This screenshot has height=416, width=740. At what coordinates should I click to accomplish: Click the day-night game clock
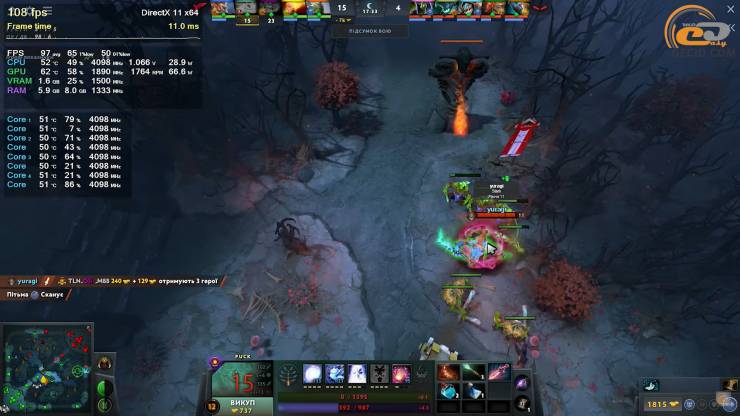pos(370,8)
